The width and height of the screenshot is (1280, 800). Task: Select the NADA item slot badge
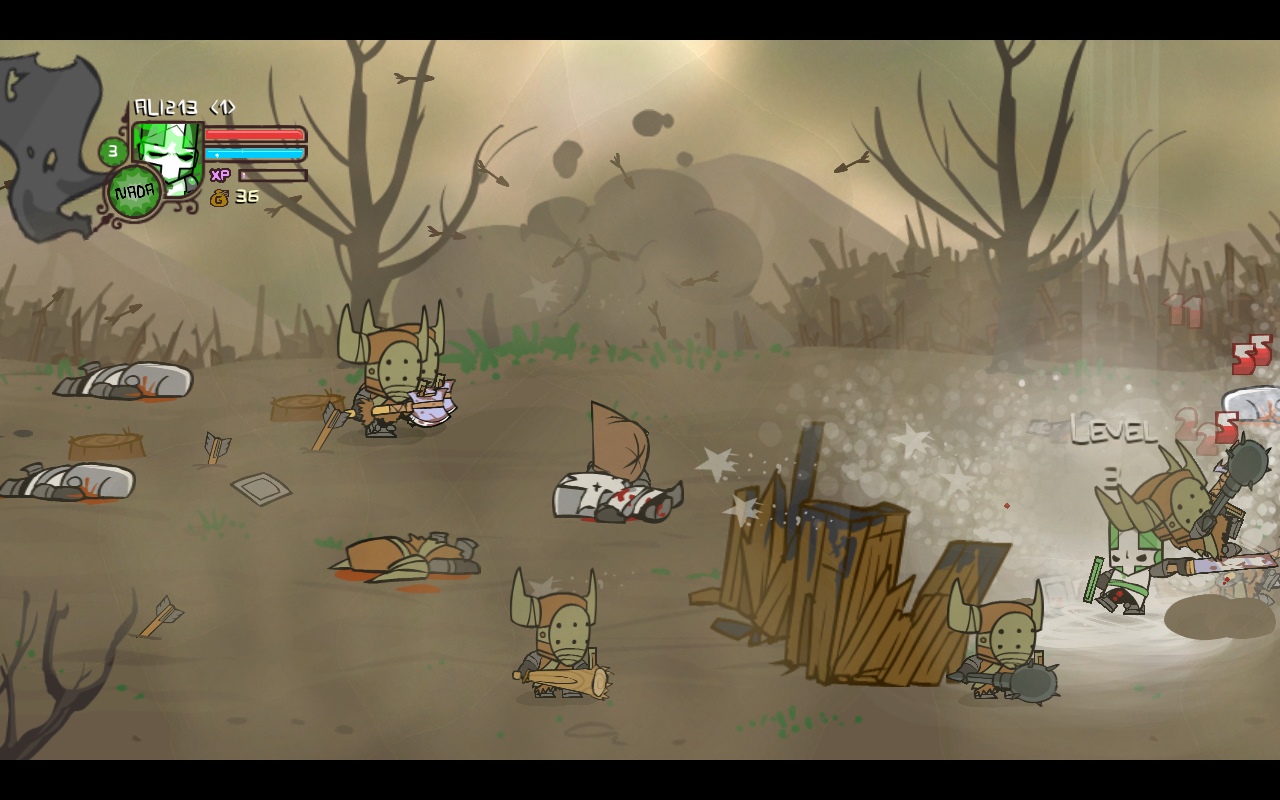[x=134, y=193]
